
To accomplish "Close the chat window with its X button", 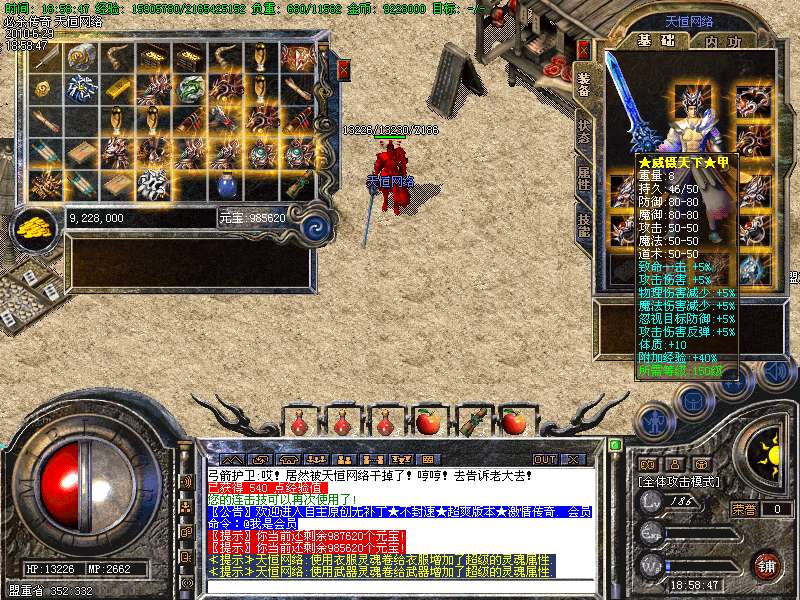I will point(573,459).
